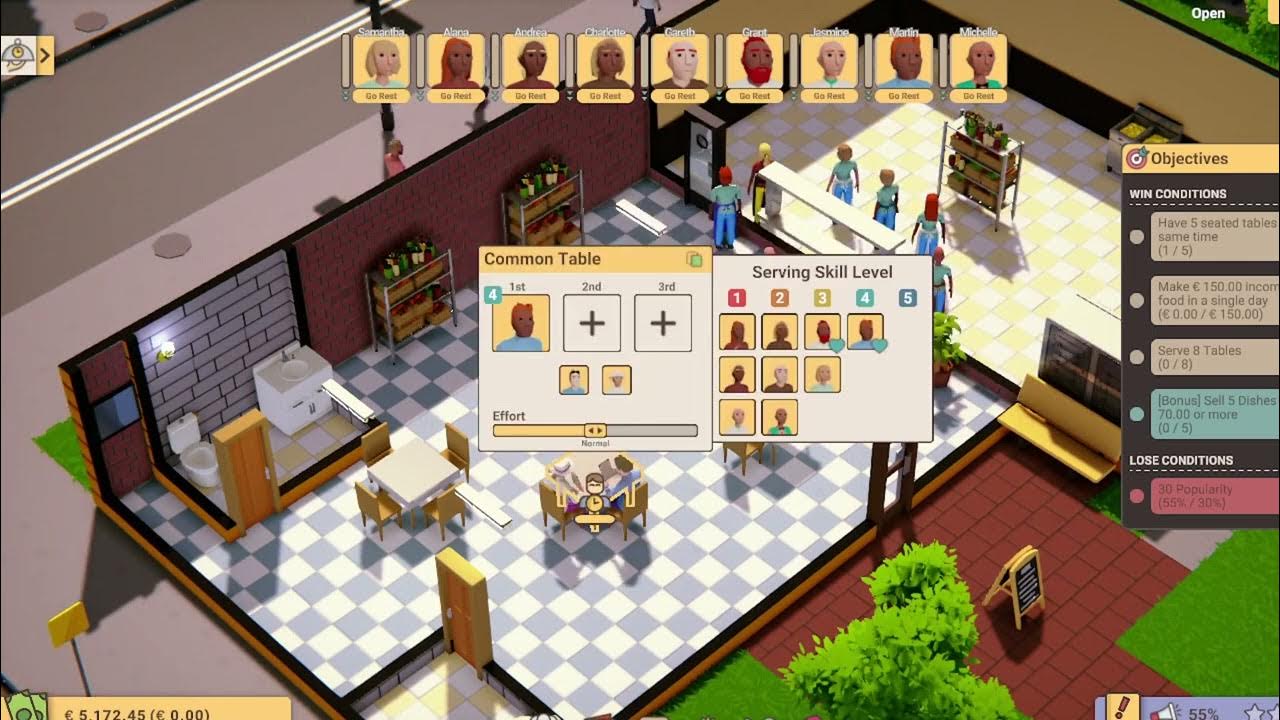Select Alana's staff portrait
Viewport: 1280px width, 720px height.
coord(455,62)
